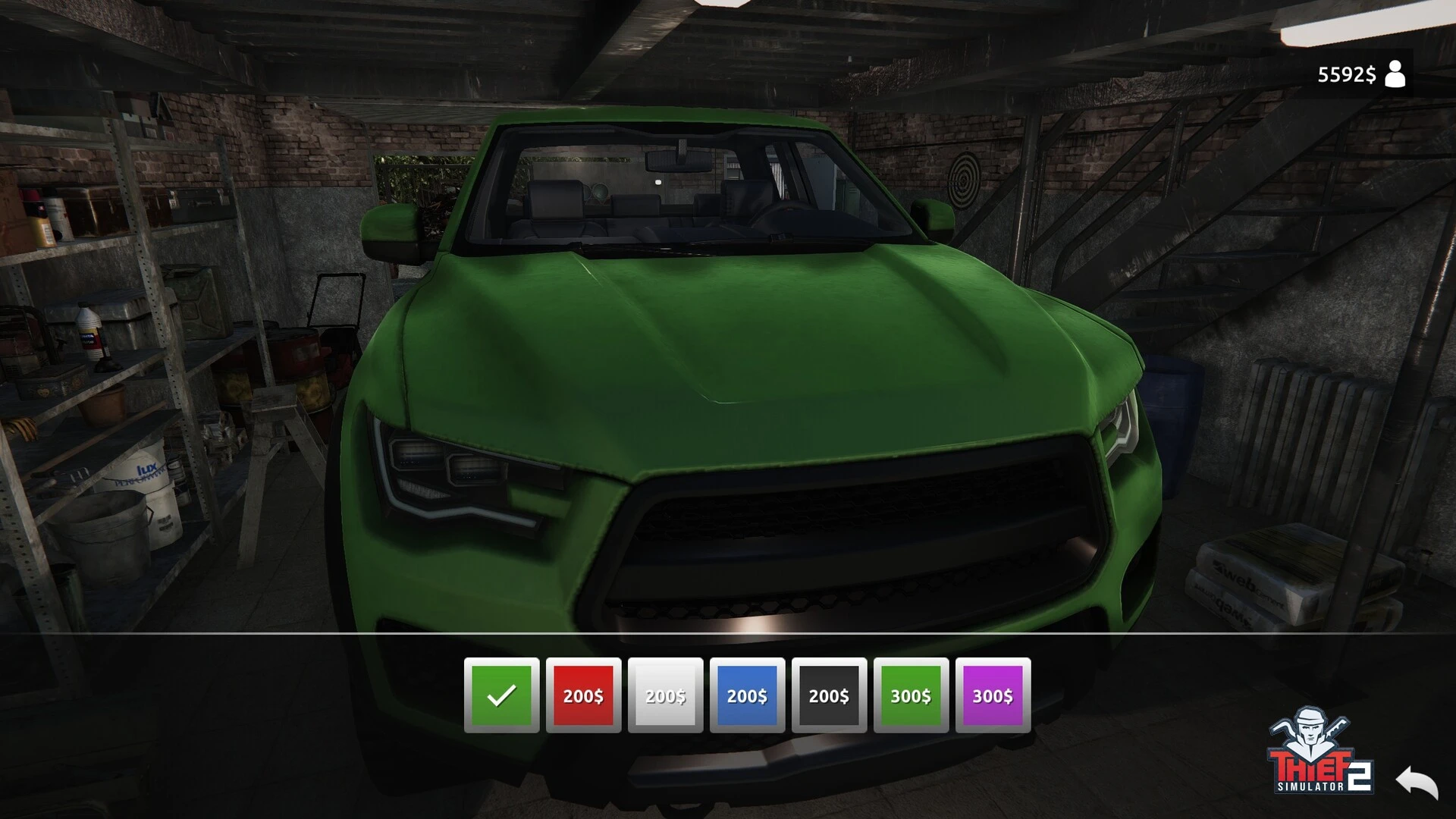Choose the purple paint for 300$
The image size is (1456, 819).
point(993,695)
